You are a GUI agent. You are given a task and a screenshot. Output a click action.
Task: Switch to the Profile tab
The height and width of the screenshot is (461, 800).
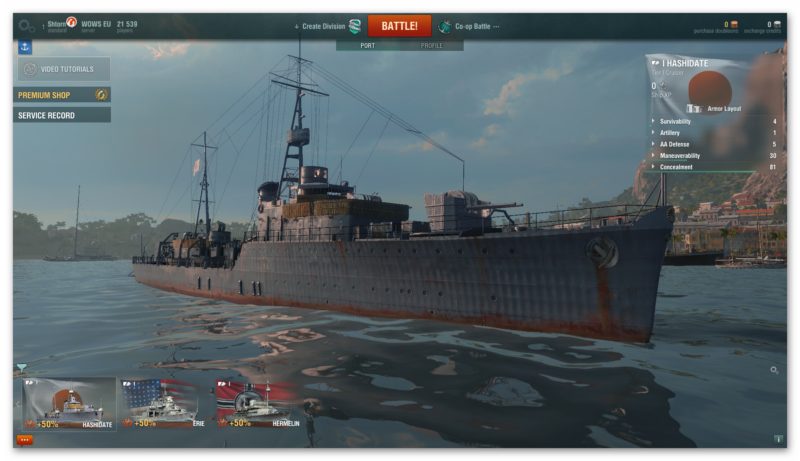432,45
